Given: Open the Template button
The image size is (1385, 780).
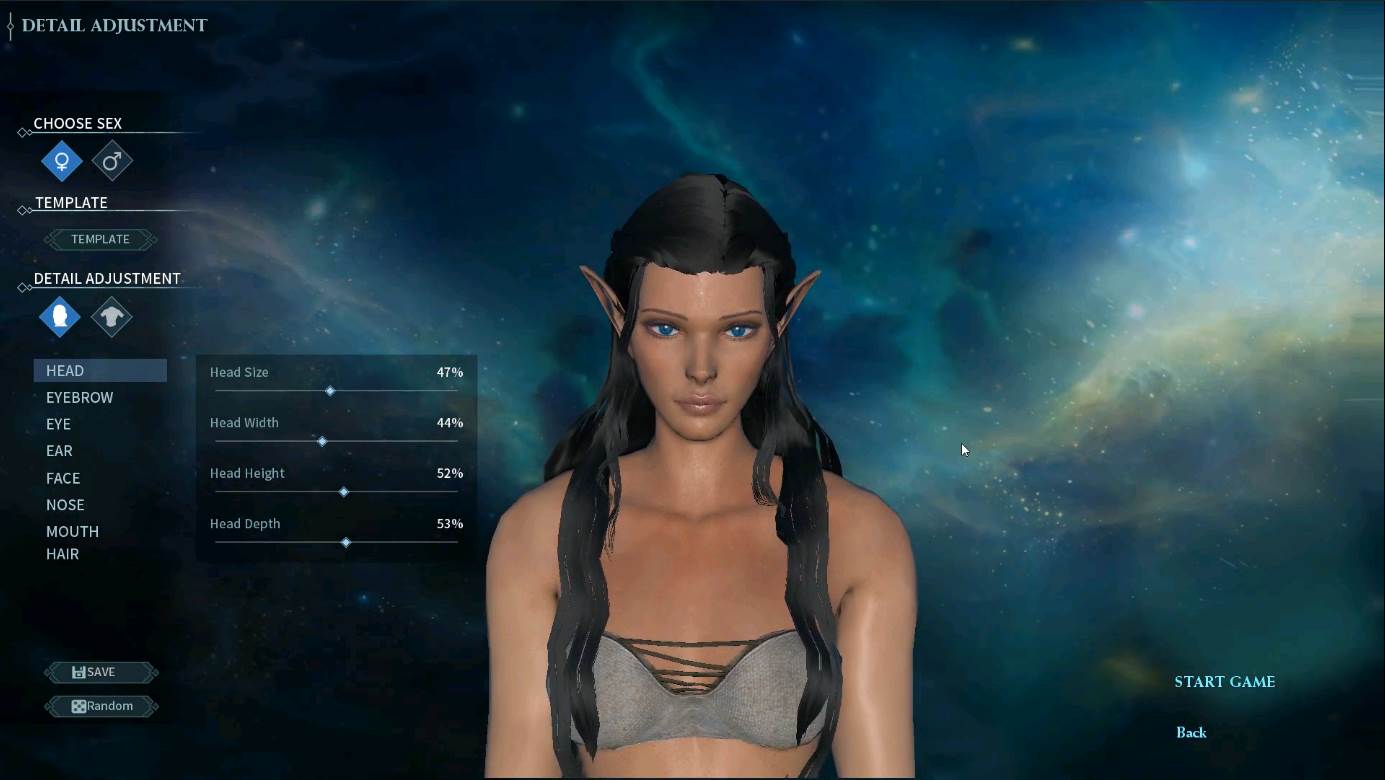Looking at the screenshot, I should pyautogui.click(x=100, y=239).
